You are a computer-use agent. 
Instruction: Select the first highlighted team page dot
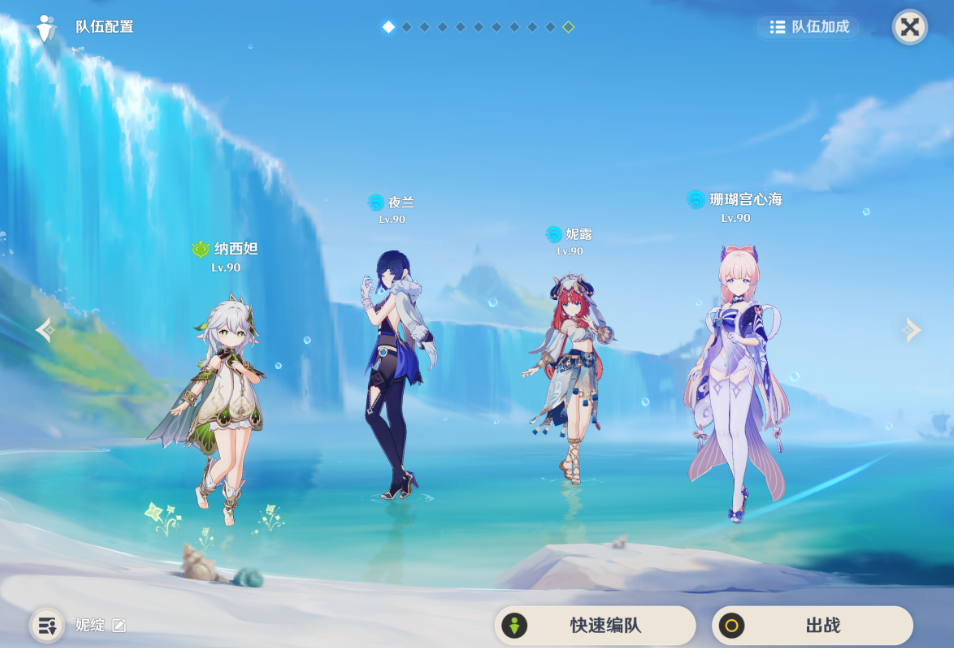pyautogui.click(x=388, y=27)
